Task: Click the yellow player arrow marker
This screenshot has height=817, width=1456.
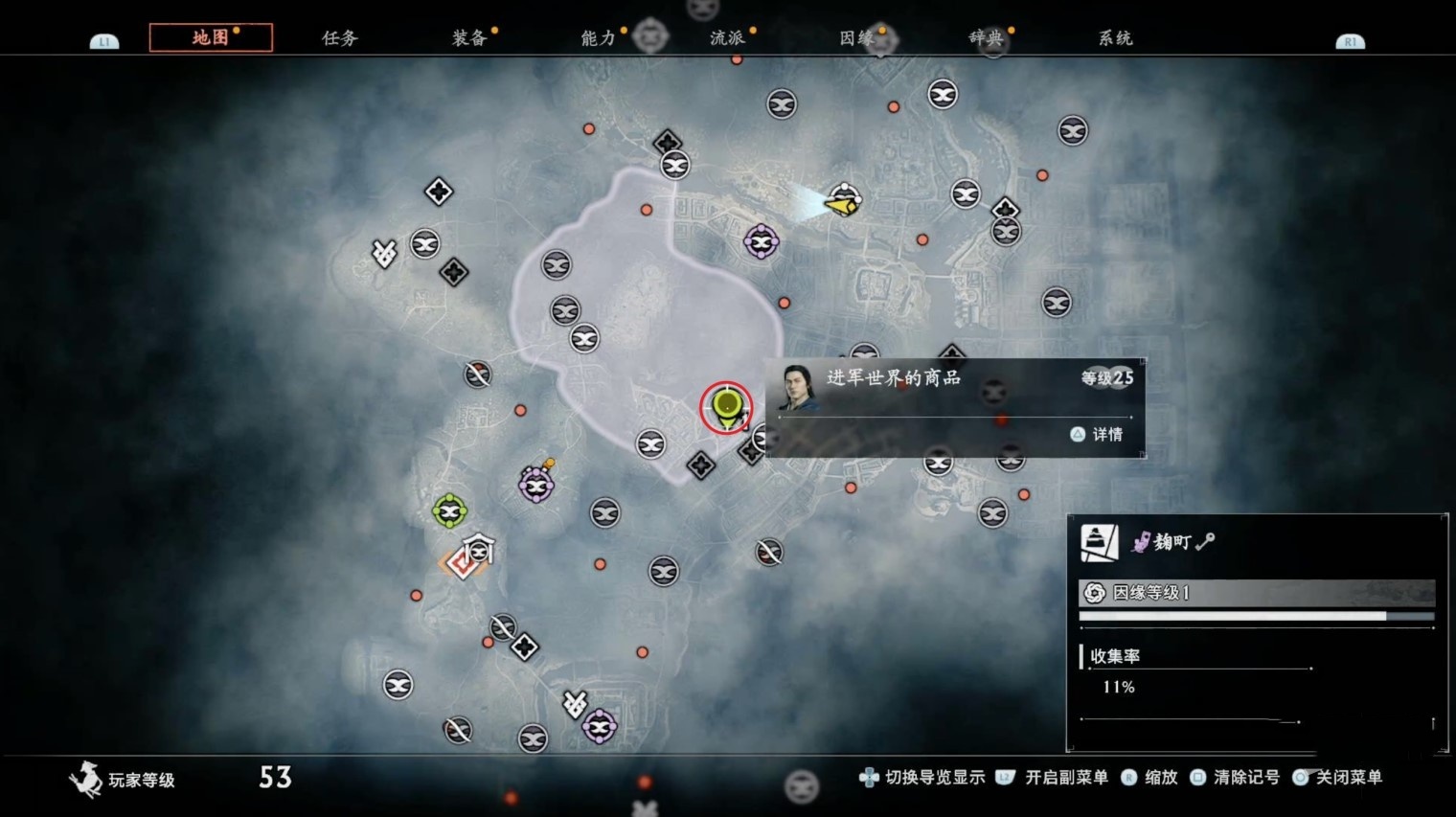Action: tap(842, 204)
